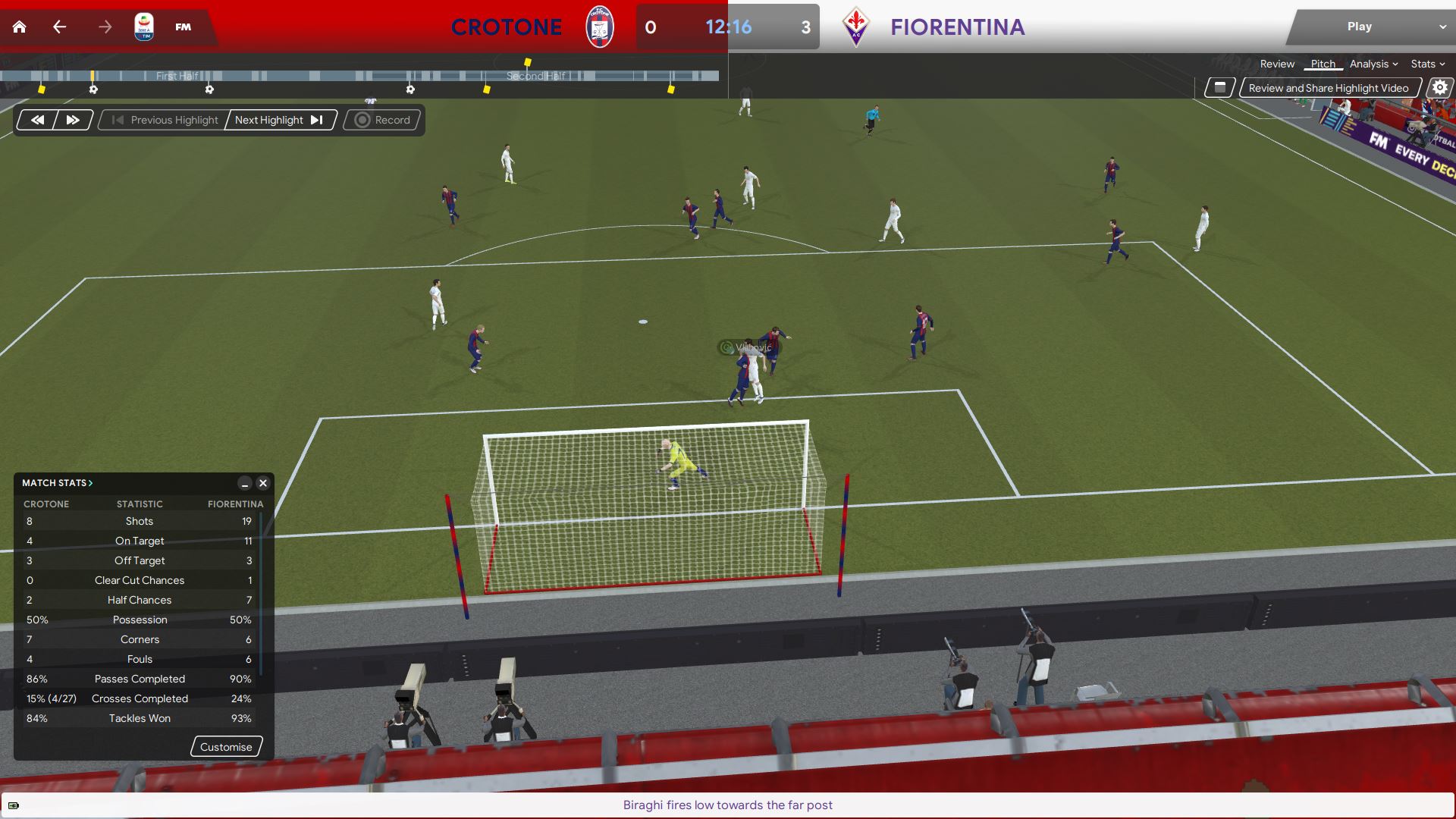The width and height of the screenshot is (1456, 819).
Task: Open the Play dropdown
Action: point(1370,27)
